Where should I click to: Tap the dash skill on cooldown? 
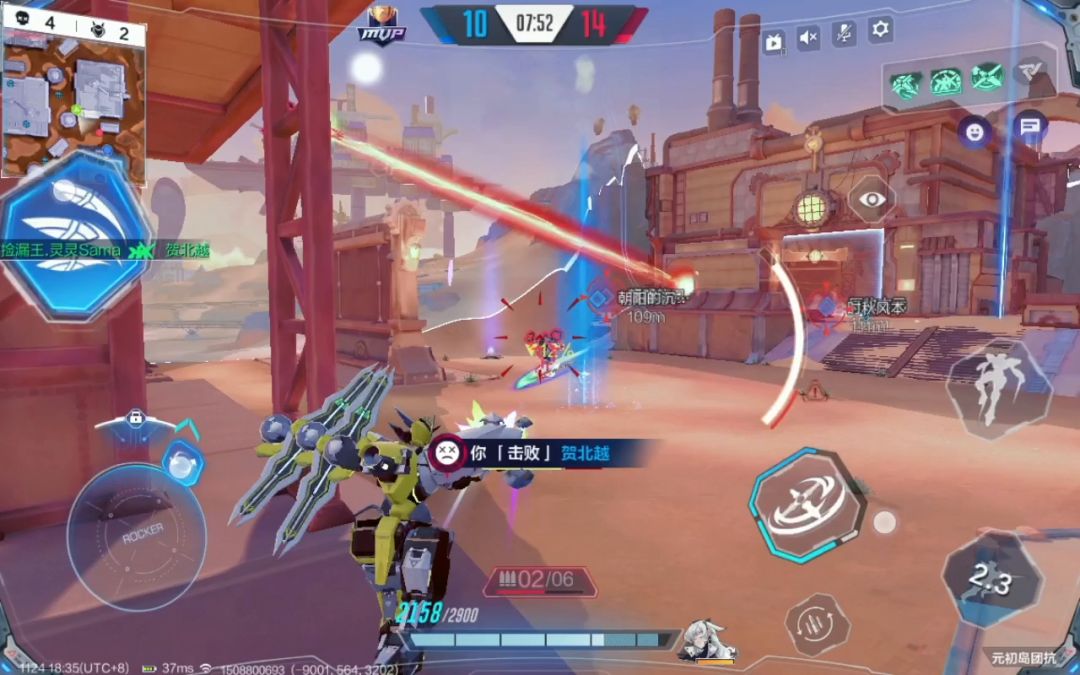[991, 580]
